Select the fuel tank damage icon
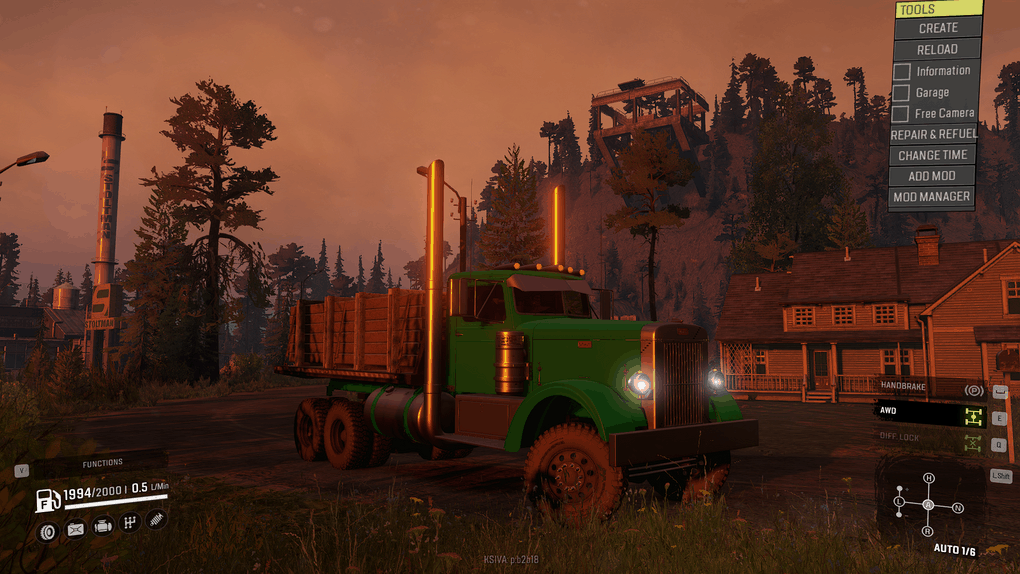This screenshot has width=1020, height=574. [x=75, y=531]
